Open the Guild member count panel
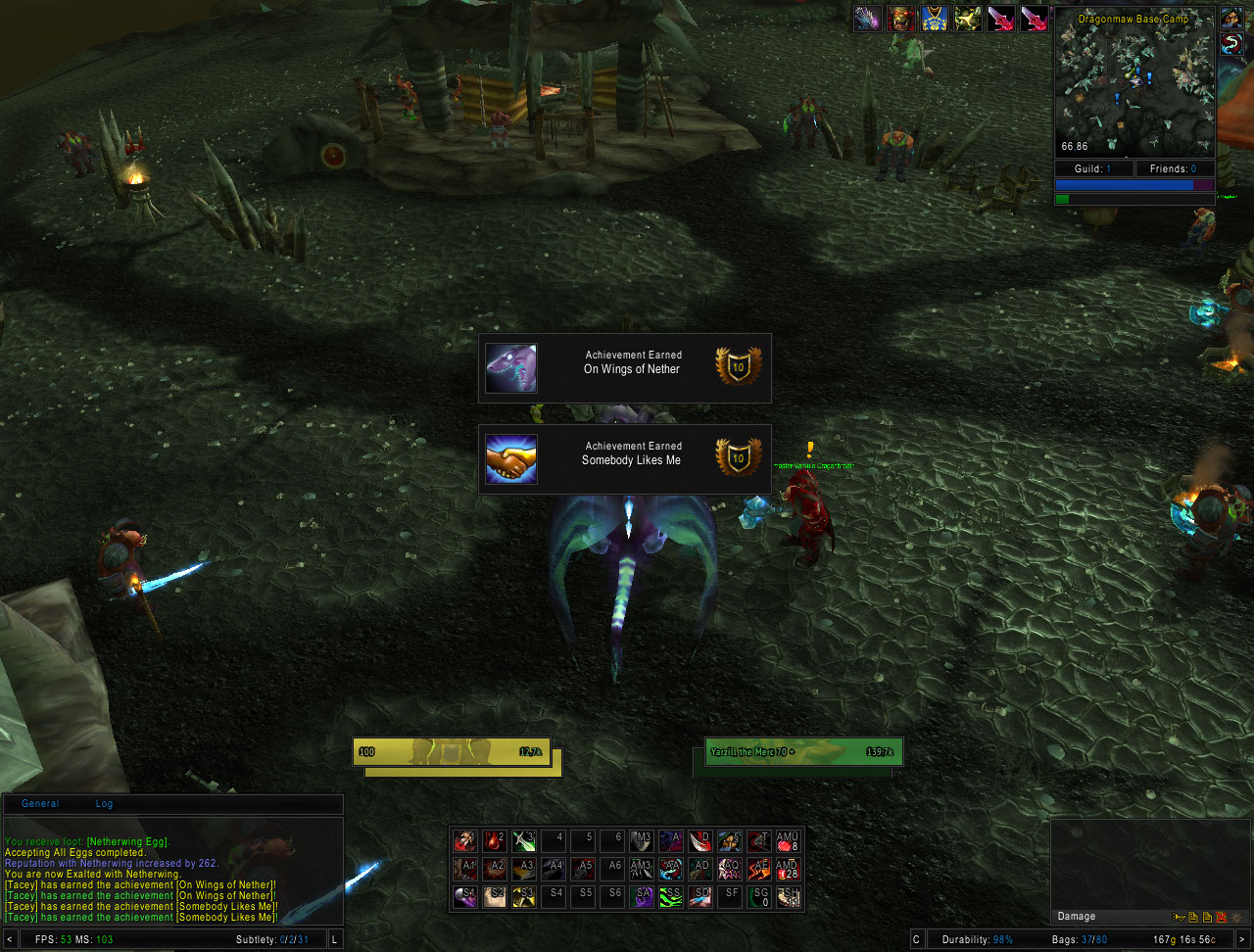The width and height of the screenshot is (1254, 952). pyautogui.click(x=1093, y=169)
